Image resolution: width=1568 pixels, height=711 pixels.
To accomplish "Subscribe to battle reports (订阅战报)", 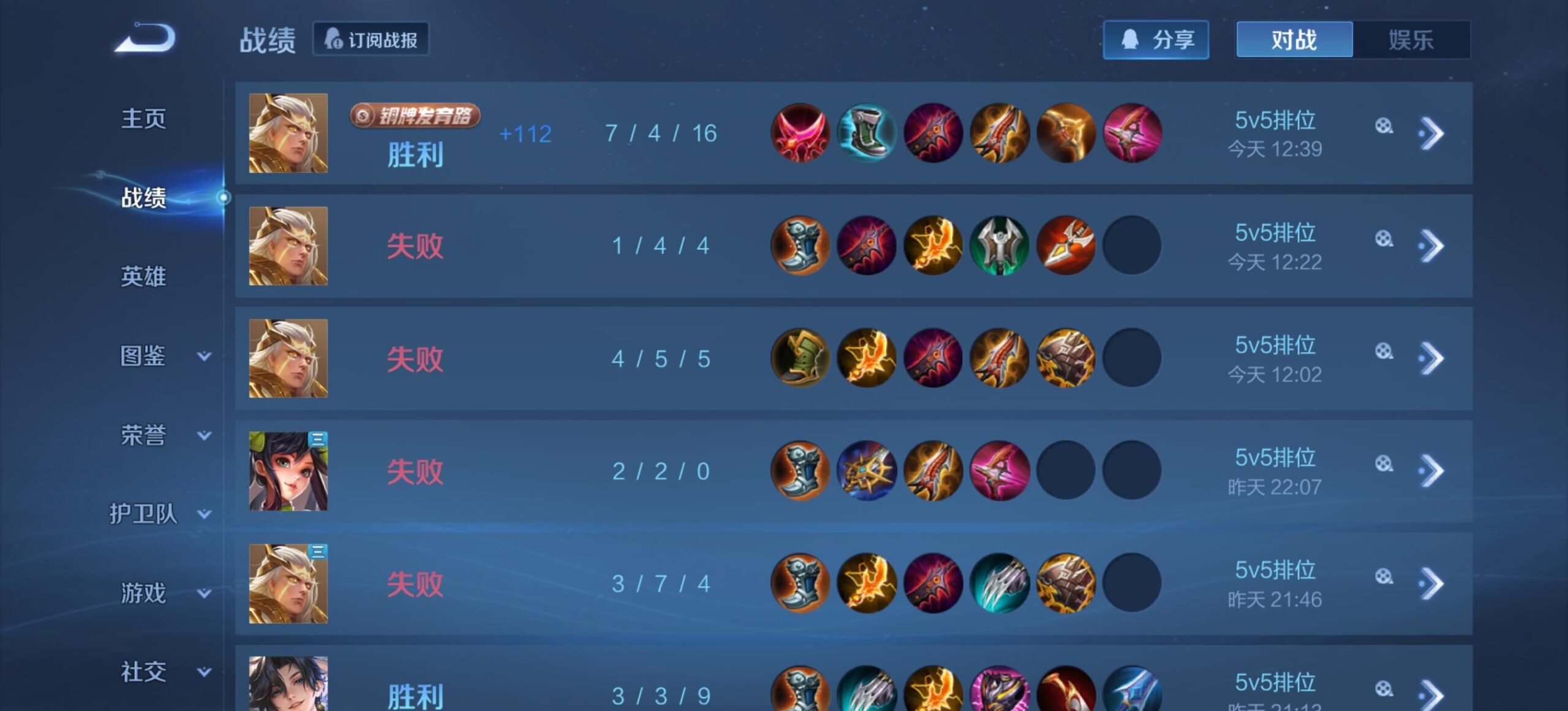I will pos(371,40).
